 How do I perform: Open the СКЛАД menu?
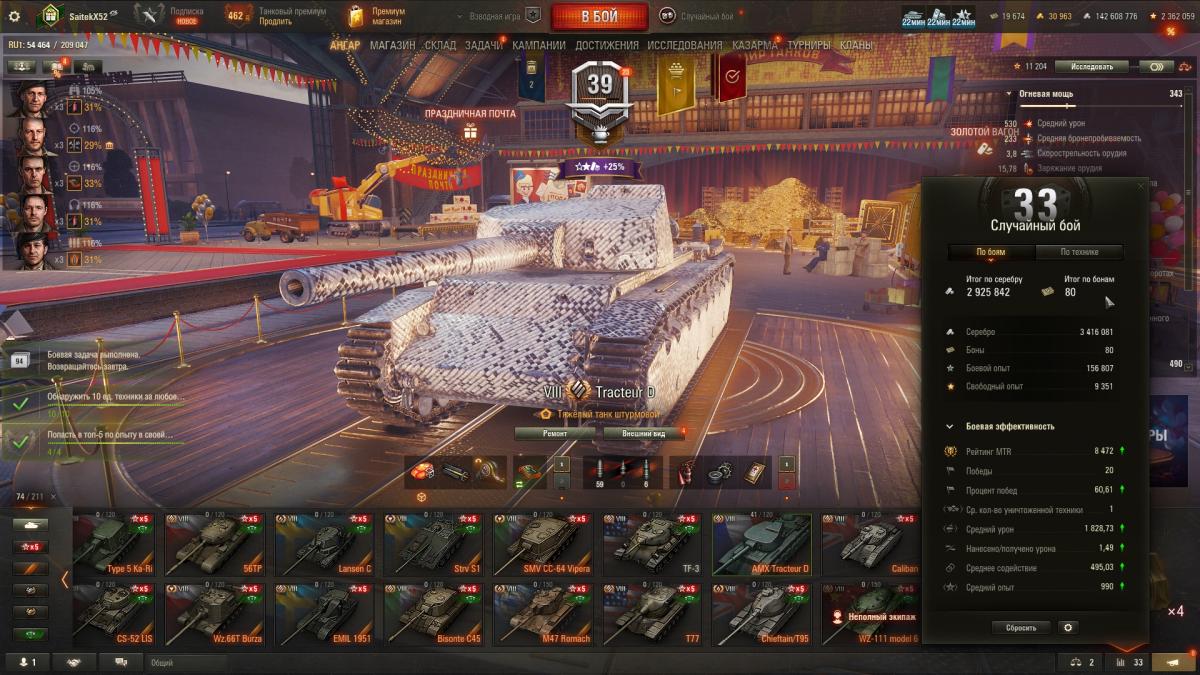(x=440, y=45)
